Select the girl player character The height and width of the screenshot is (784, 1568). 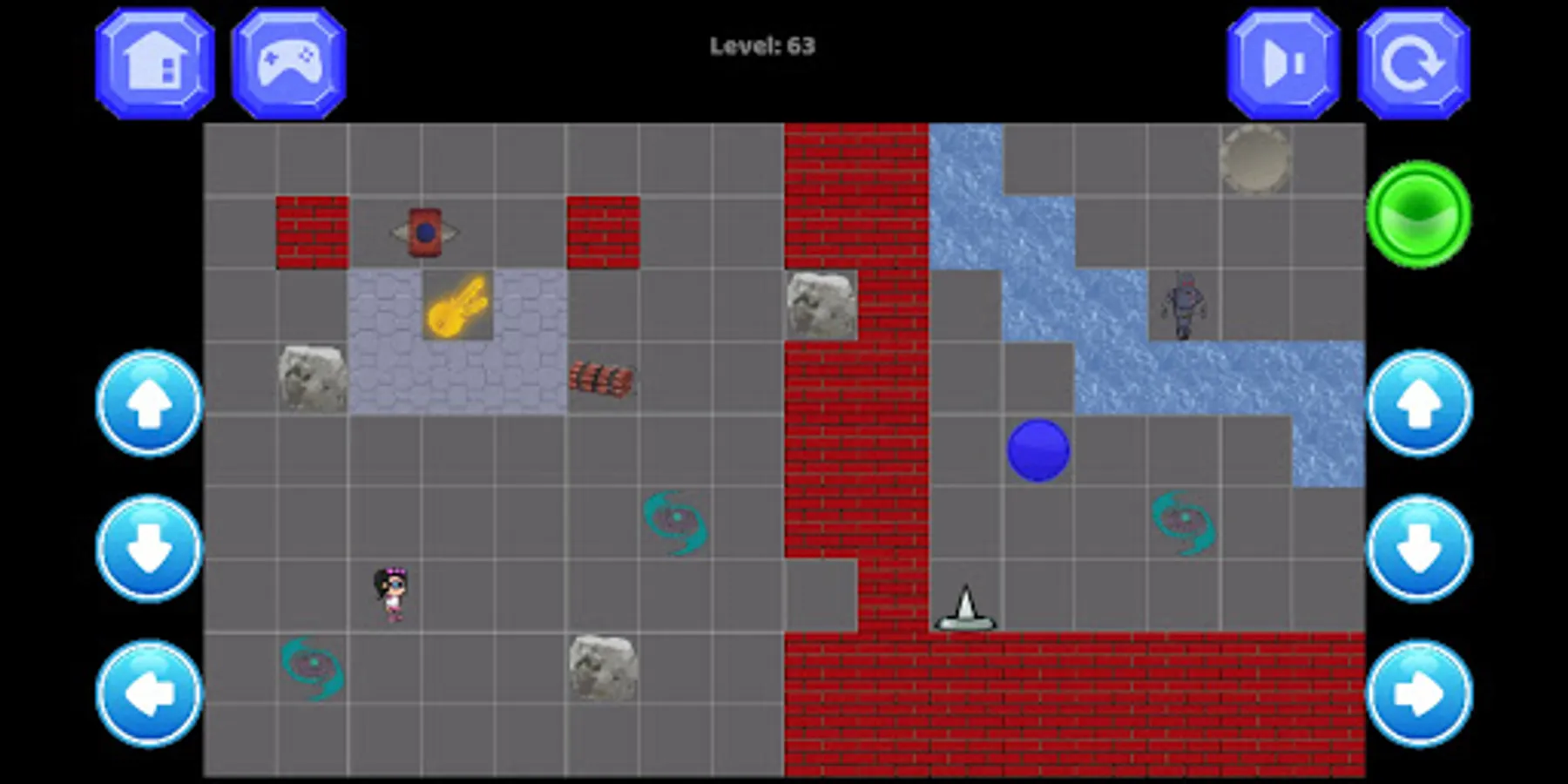click(x=391, y=592)
